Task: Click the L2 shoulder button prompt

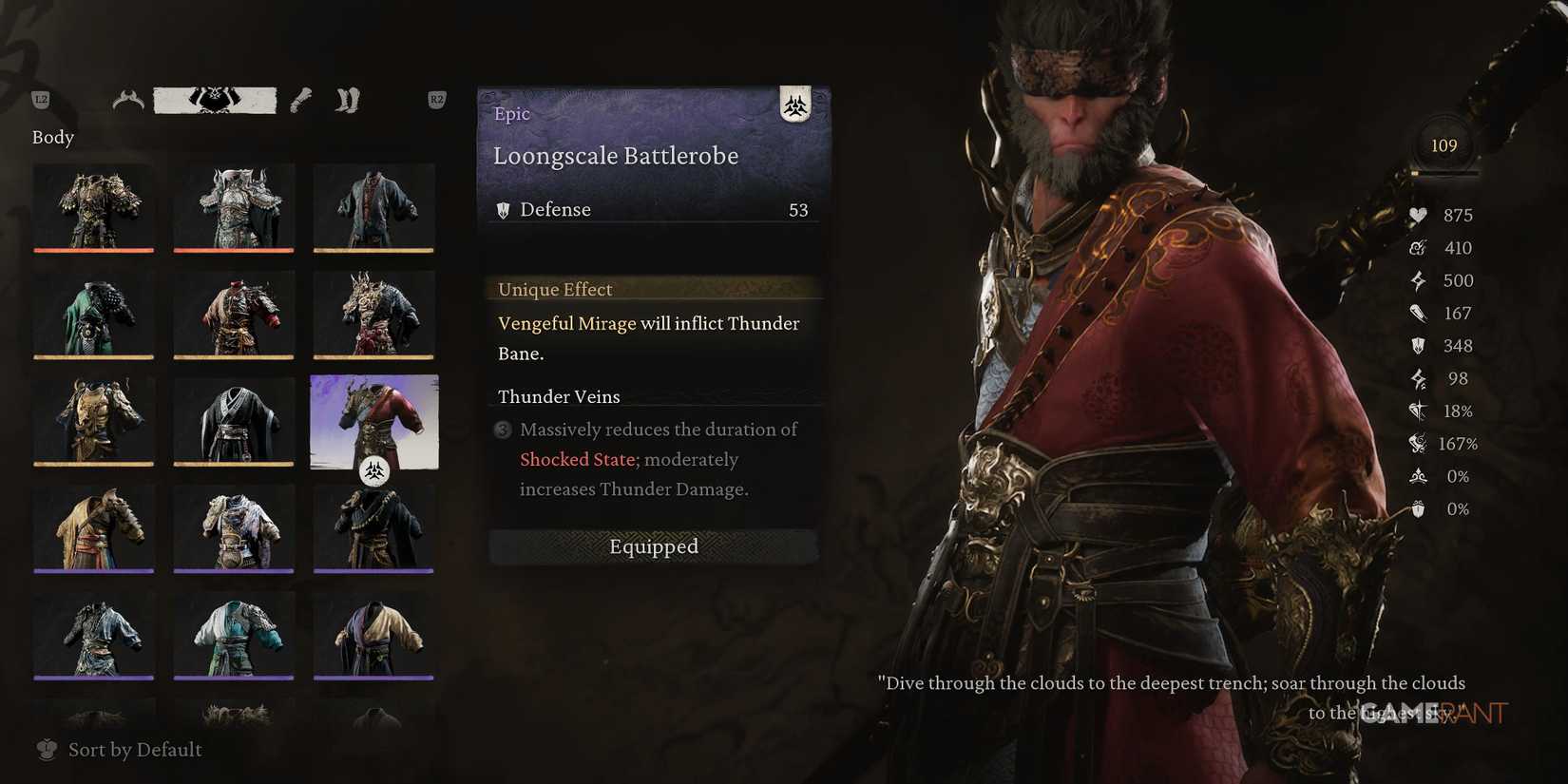Action: pyautogui.click(x=40, y=98)
